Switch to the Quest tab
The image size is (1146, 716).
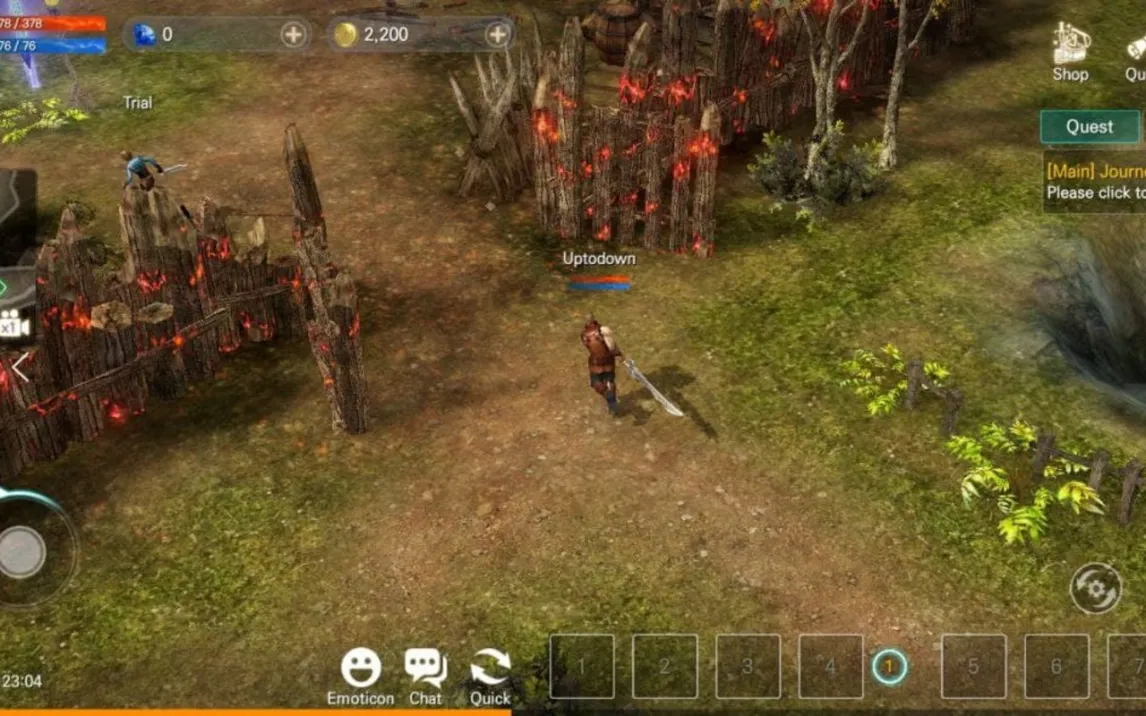point(1089,127)
